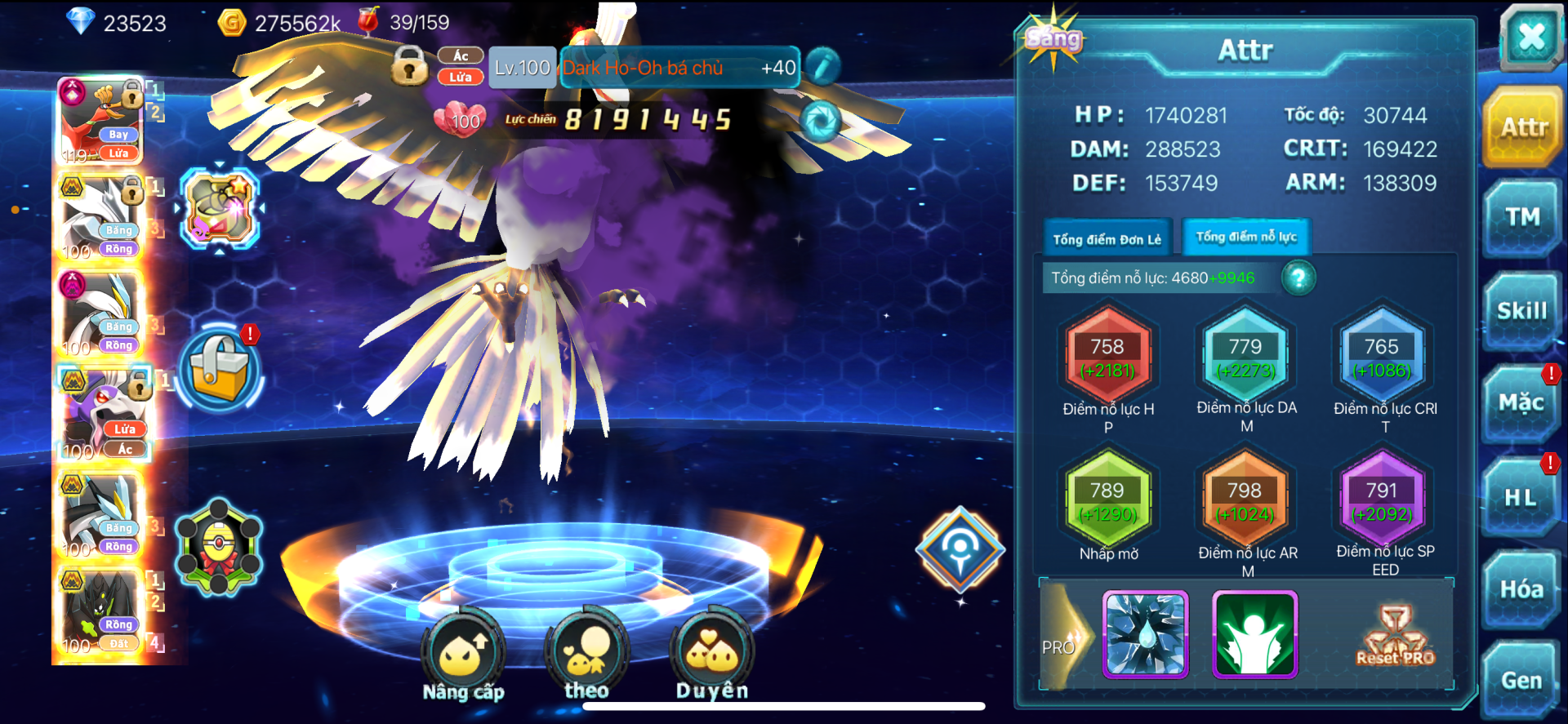Close the attribute panel with the X

(1530, 37)
